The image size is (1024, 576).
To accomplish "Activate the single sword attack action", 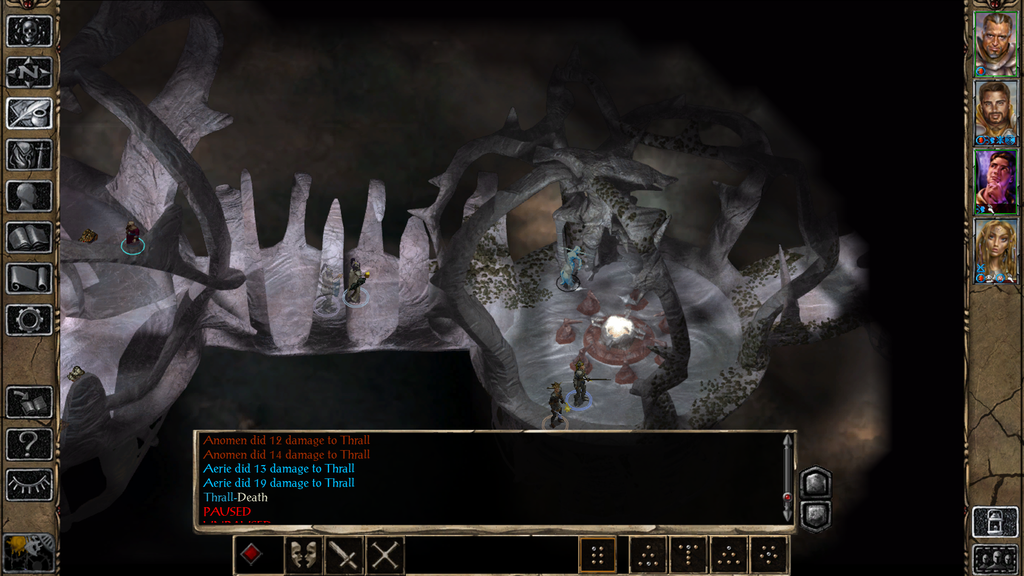I will coord(342,555).
